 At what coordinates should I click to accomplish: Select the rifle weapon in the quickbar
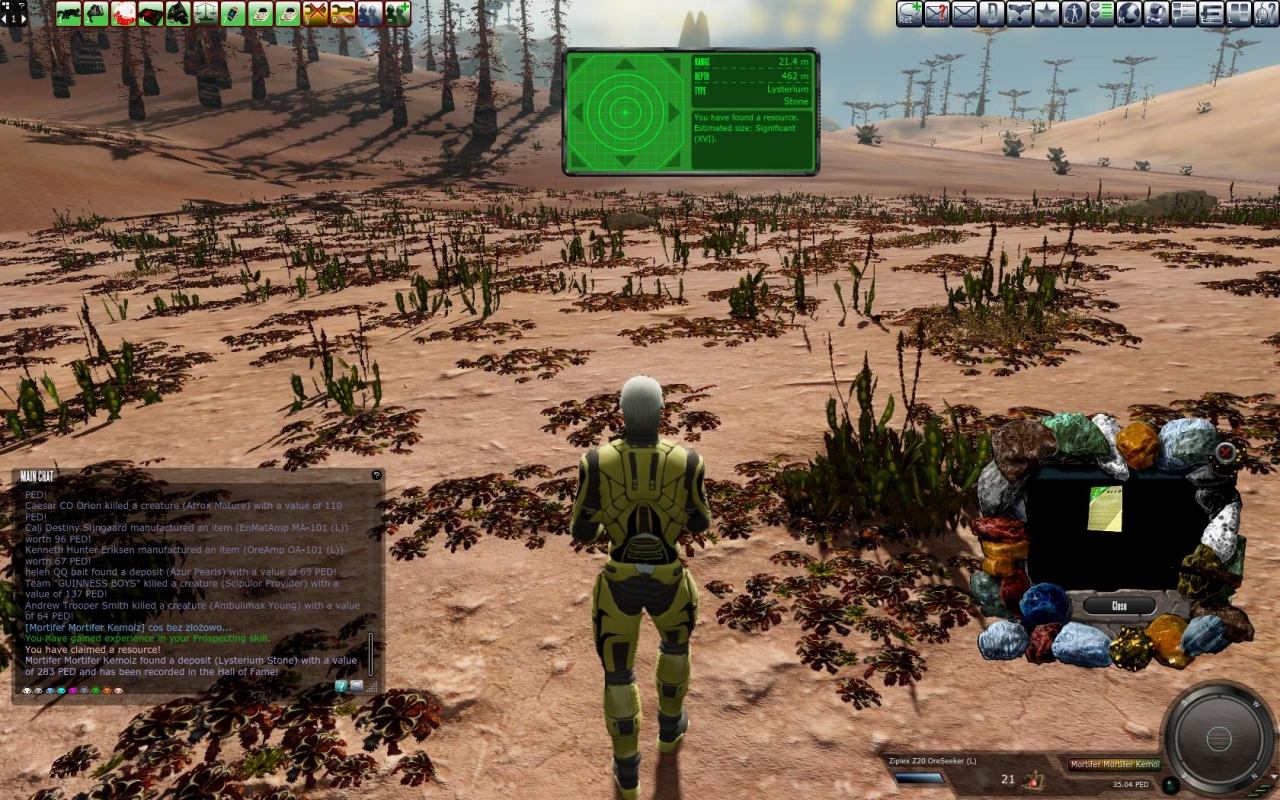tap(69, 13)
